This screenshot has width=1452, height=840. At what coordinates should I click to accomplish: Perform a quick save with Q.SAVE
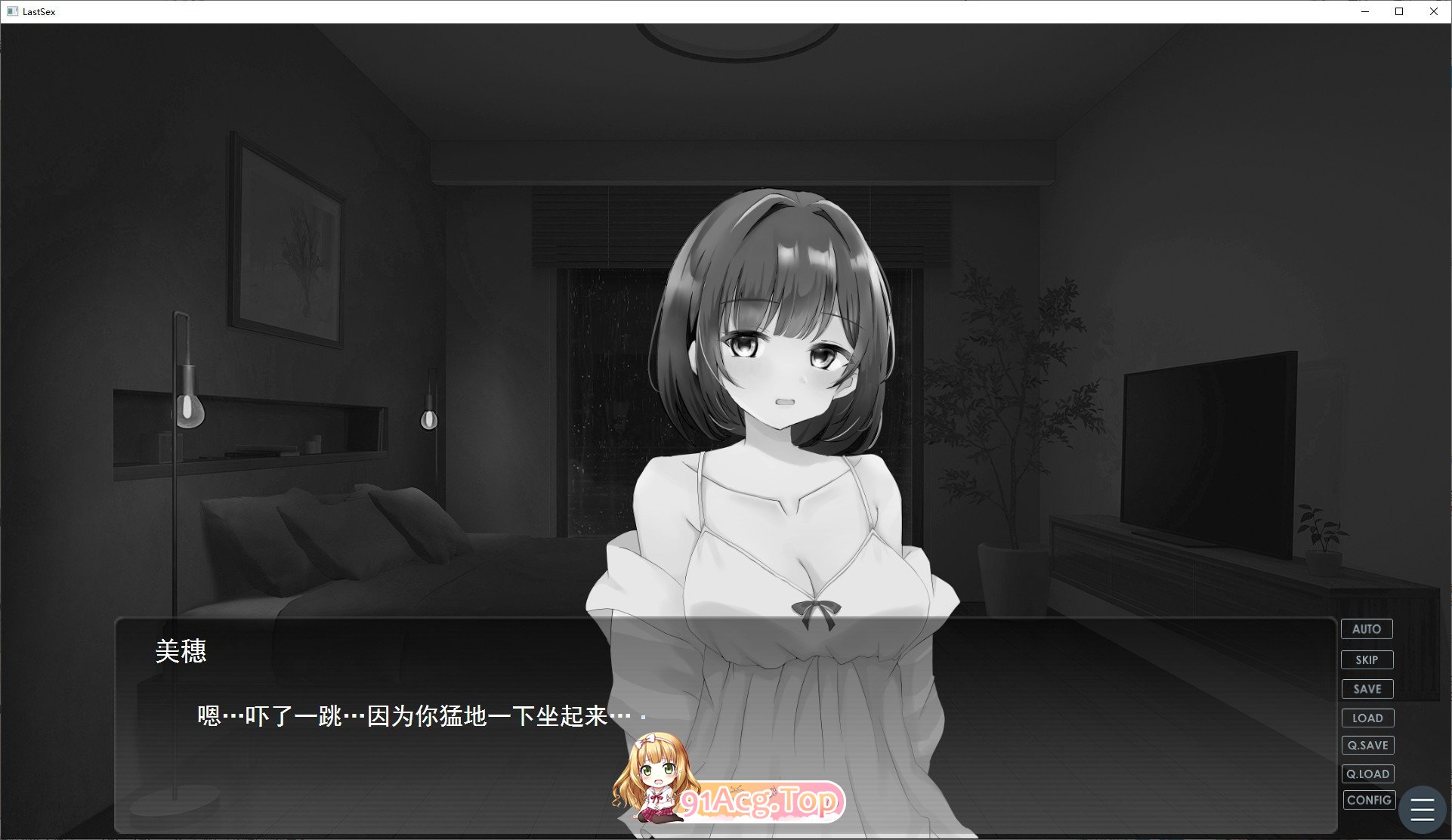[x=1368, y=745]
